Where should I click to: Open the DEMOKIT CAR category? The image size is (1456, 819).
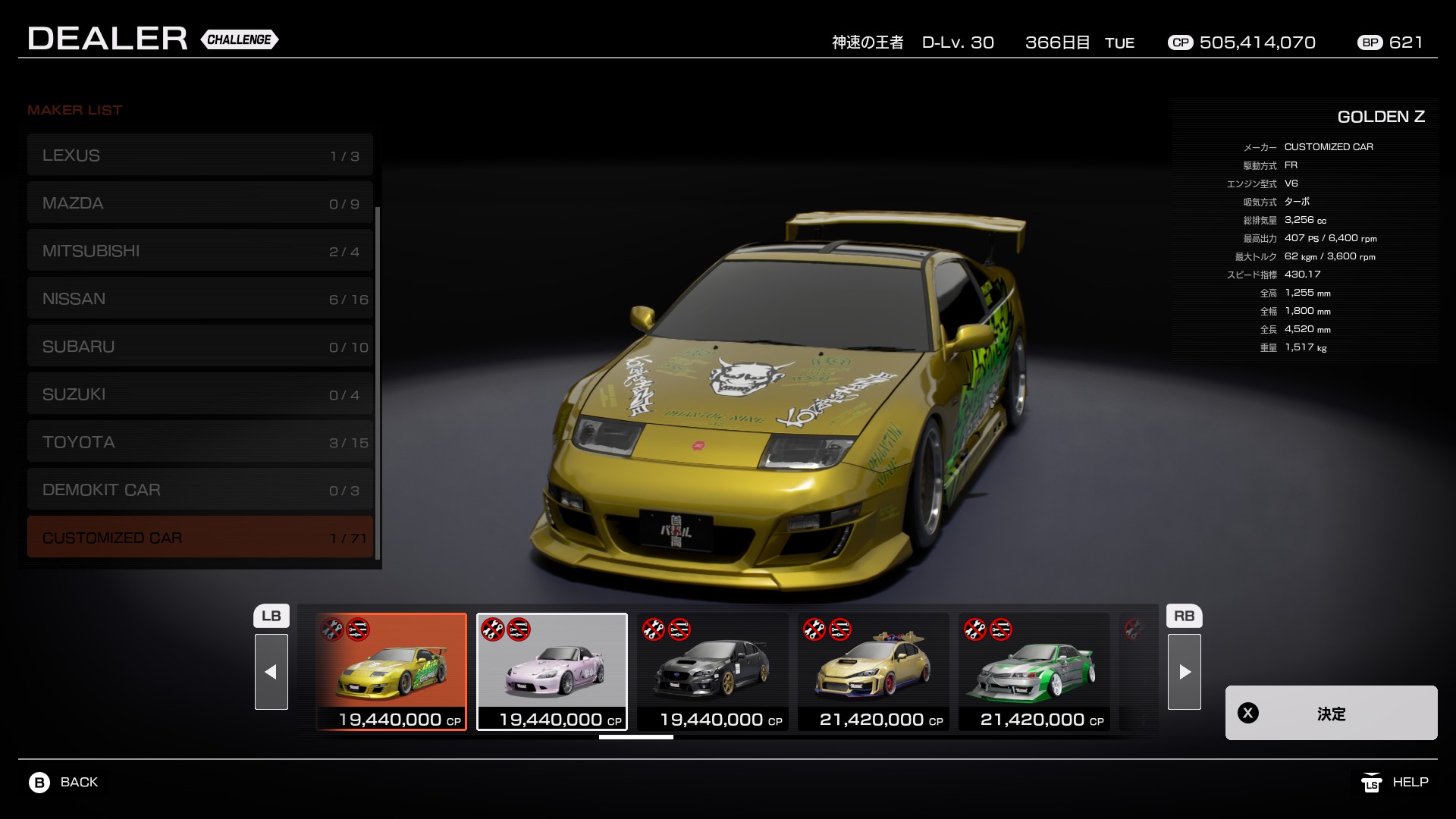click(200, 490)
